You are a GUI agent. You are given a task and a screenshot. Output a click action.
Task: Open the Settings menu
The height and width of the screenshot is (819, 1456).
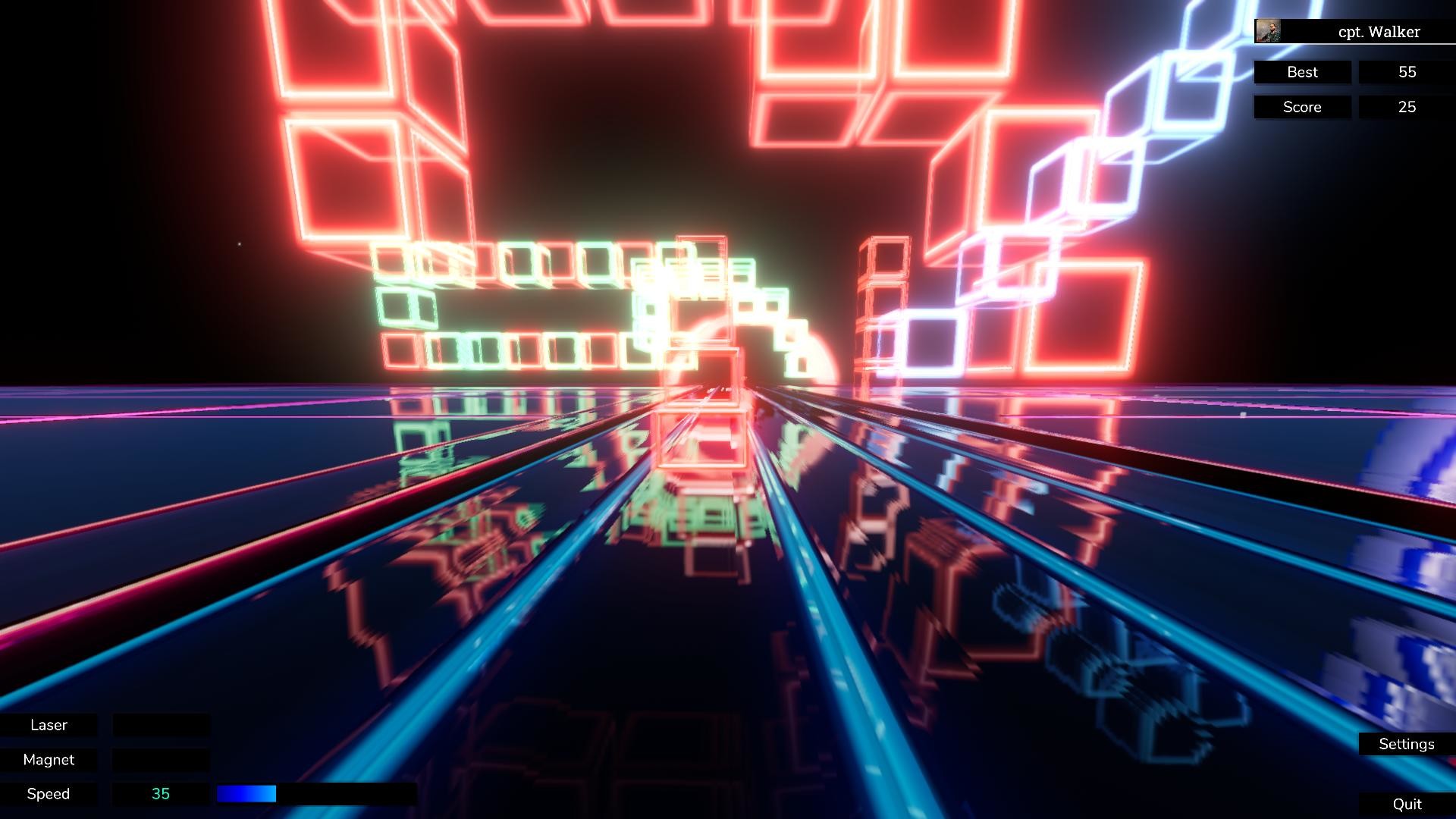click(1406, 744)
